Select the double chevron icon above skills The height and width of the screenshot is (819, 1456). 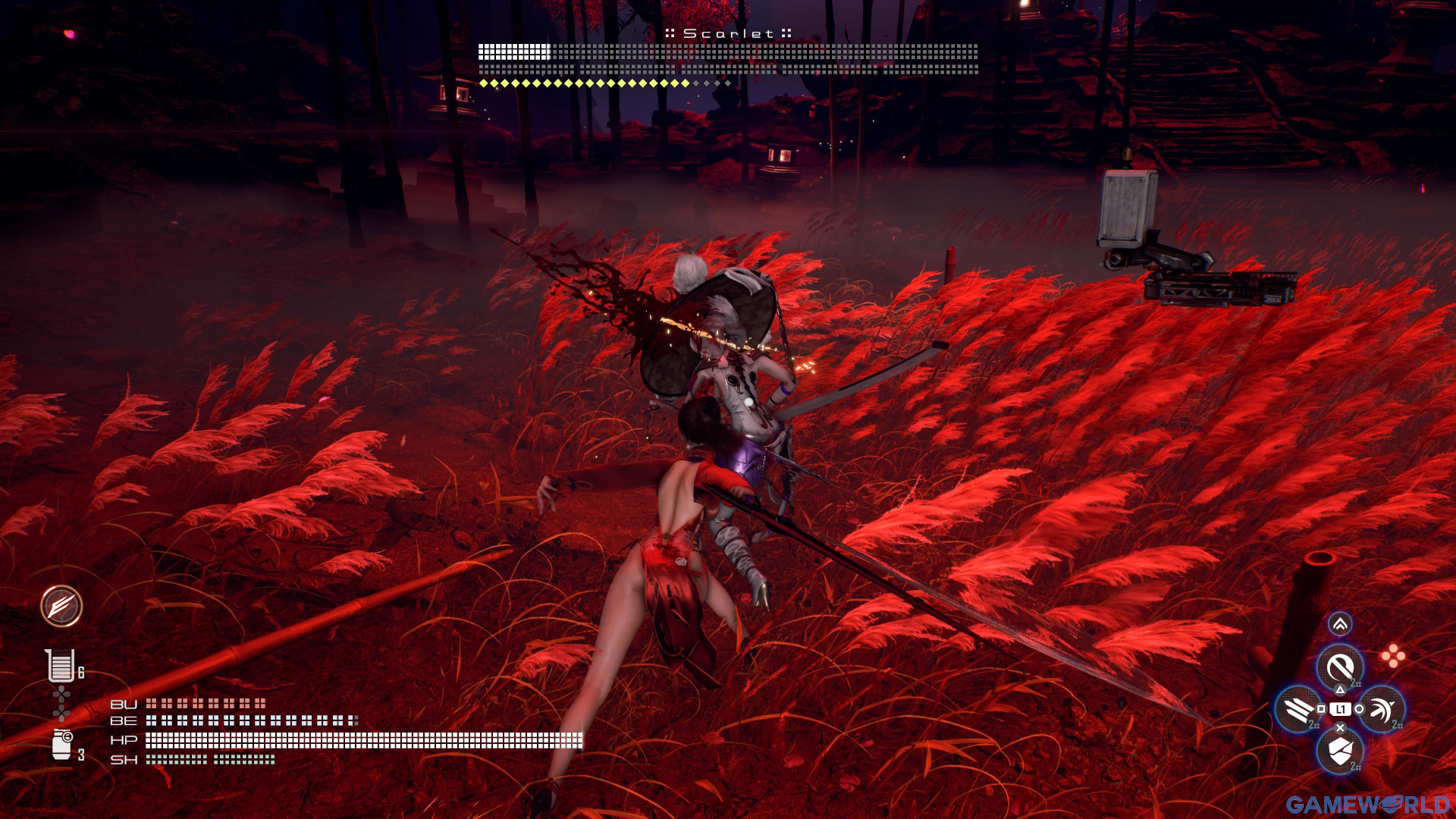point(1340,624)
